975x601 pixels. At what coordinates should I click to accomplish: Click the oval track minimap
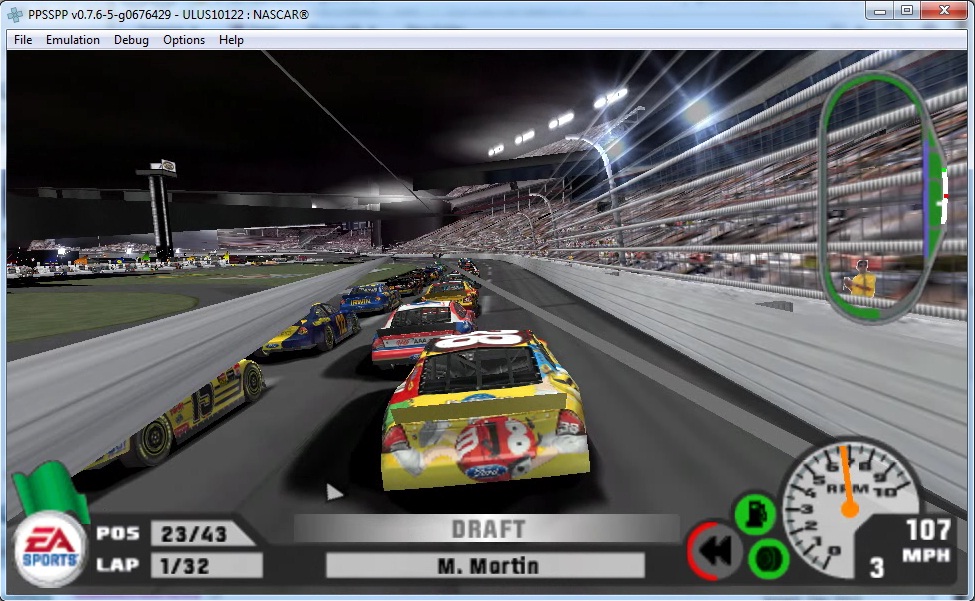[886, 197]
